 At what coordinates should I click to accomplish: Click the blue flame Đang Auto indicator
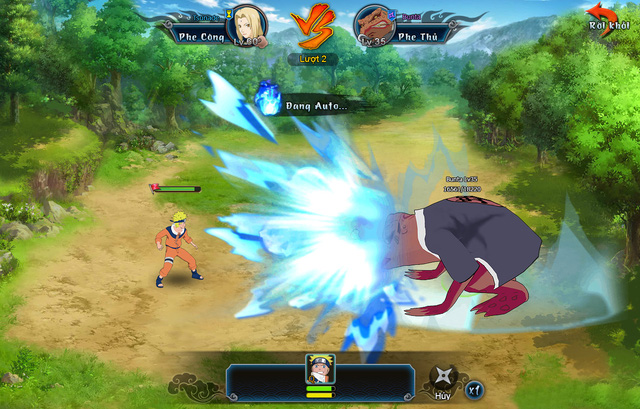(267, 98)
